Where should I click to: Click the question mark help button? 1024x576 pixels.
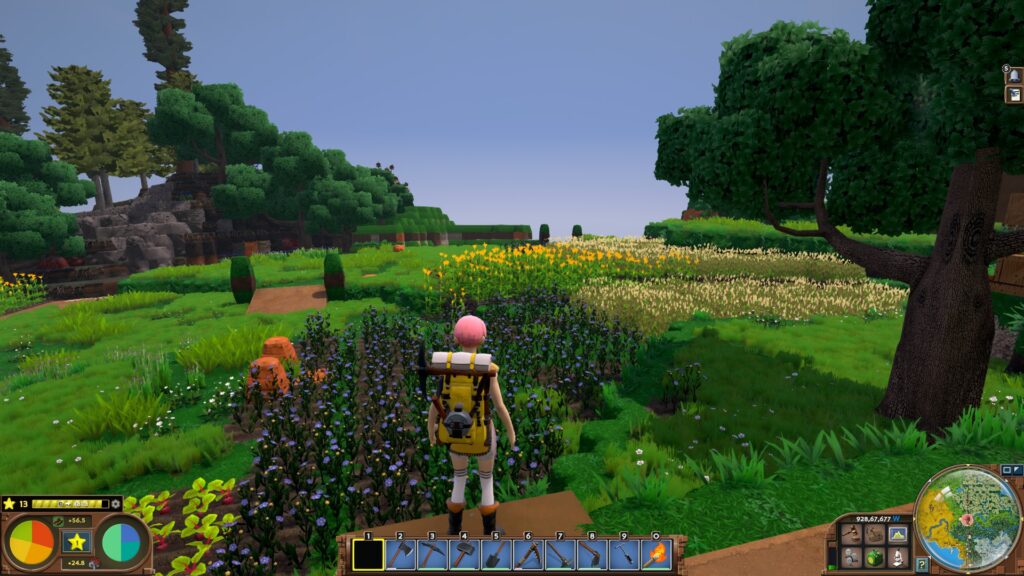921,565
